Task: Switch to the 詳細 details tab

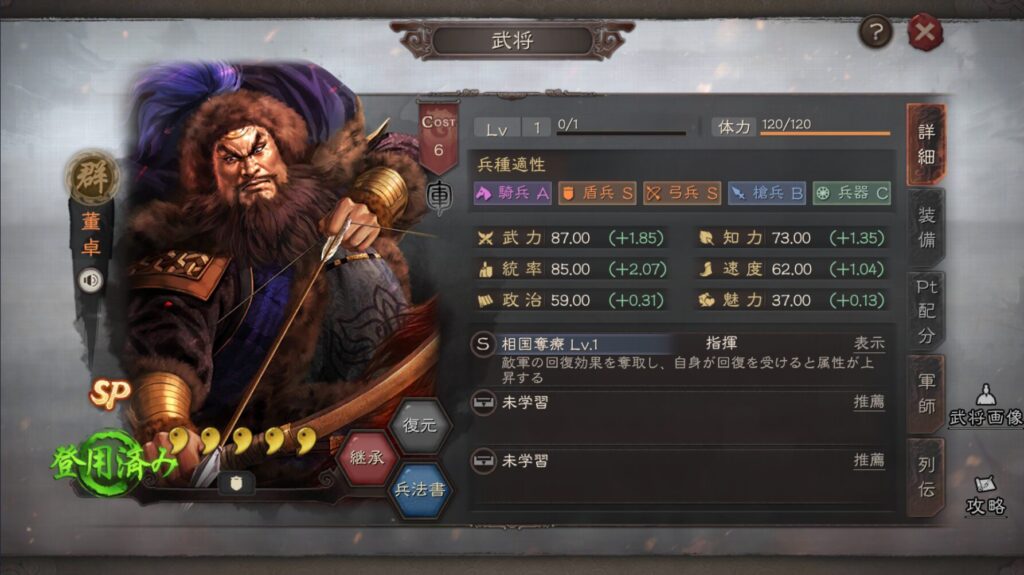Action: 926,144
